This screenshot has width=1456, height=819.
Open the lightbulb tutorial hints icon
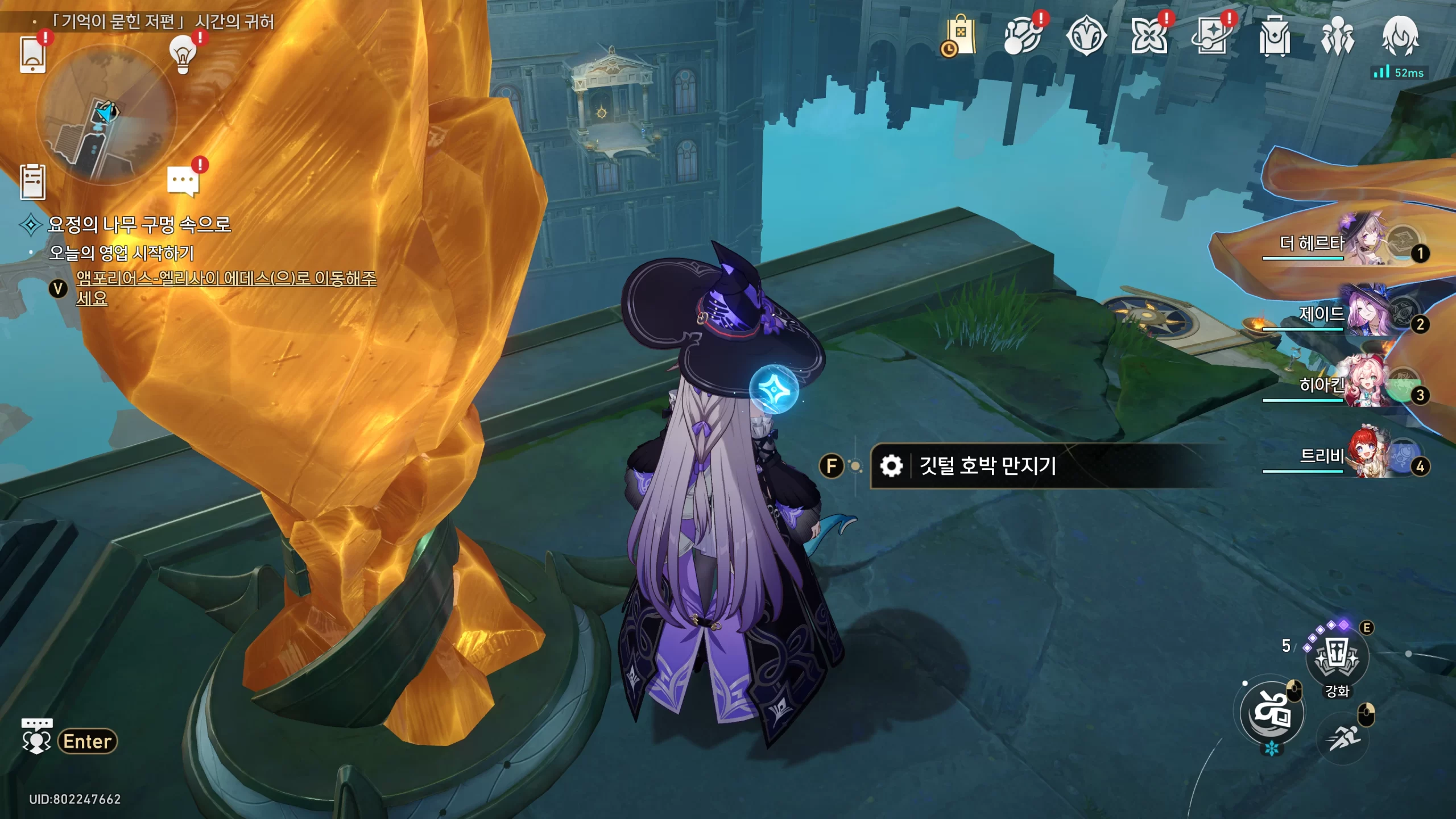[183, 55]
